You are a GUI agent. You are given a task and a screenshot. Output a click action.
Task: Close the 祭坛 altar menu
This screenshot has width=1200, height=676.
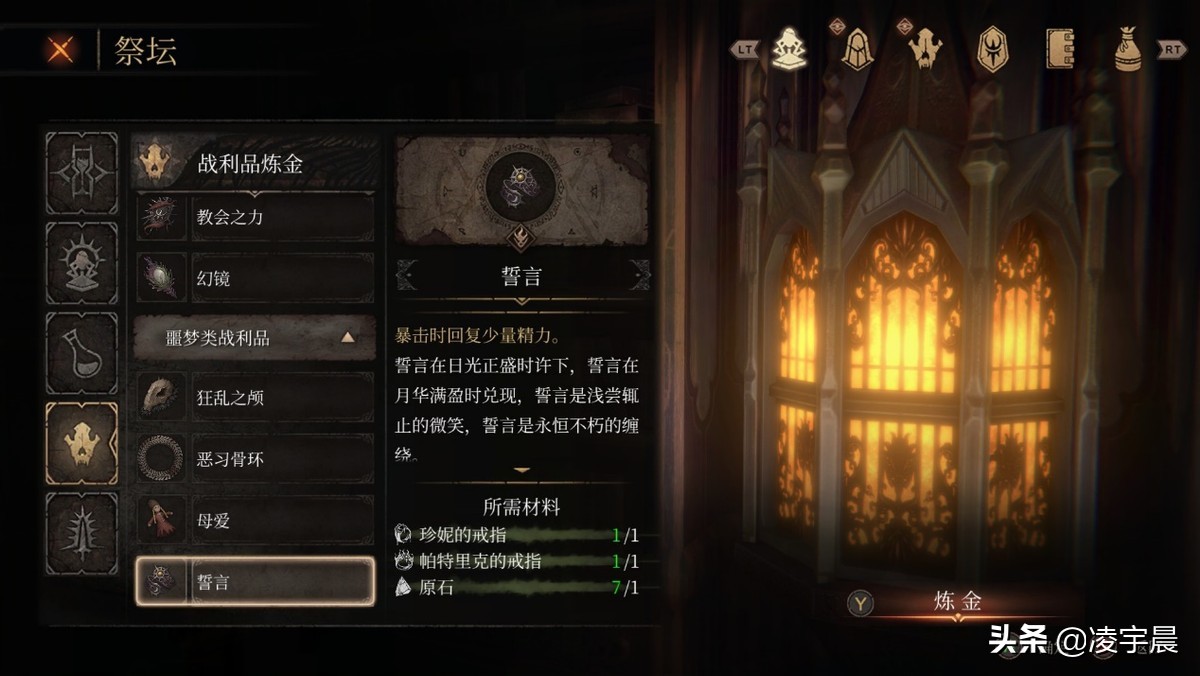click(61, 49)
